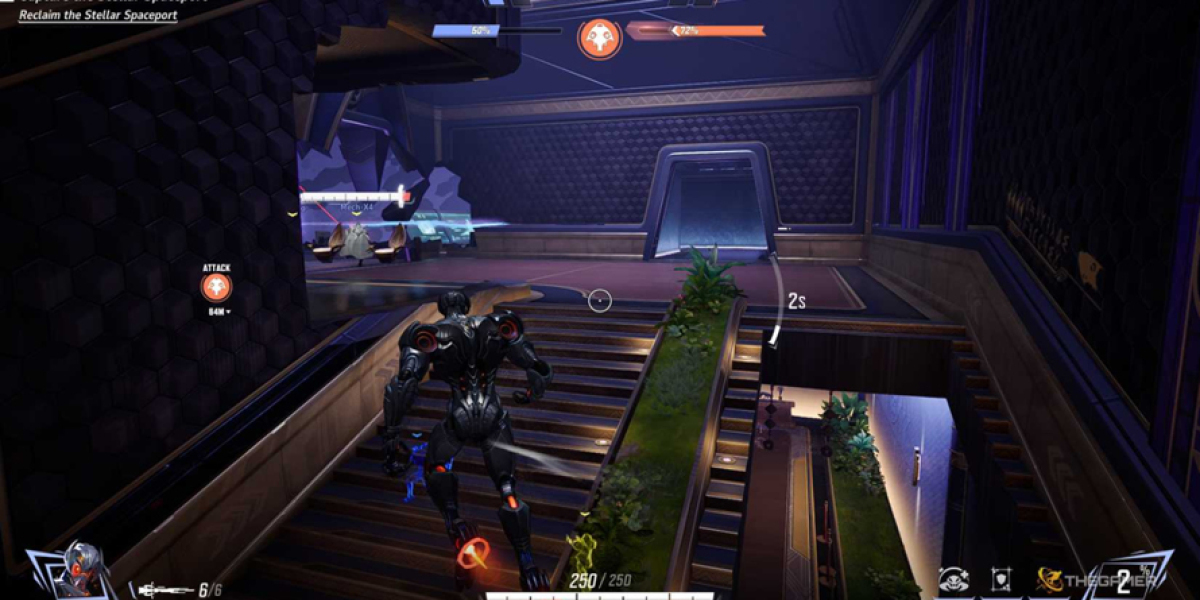Select the ATTACK waypoint marker
The height and width of the screenshot is (600, 1200).
[216, 288]
